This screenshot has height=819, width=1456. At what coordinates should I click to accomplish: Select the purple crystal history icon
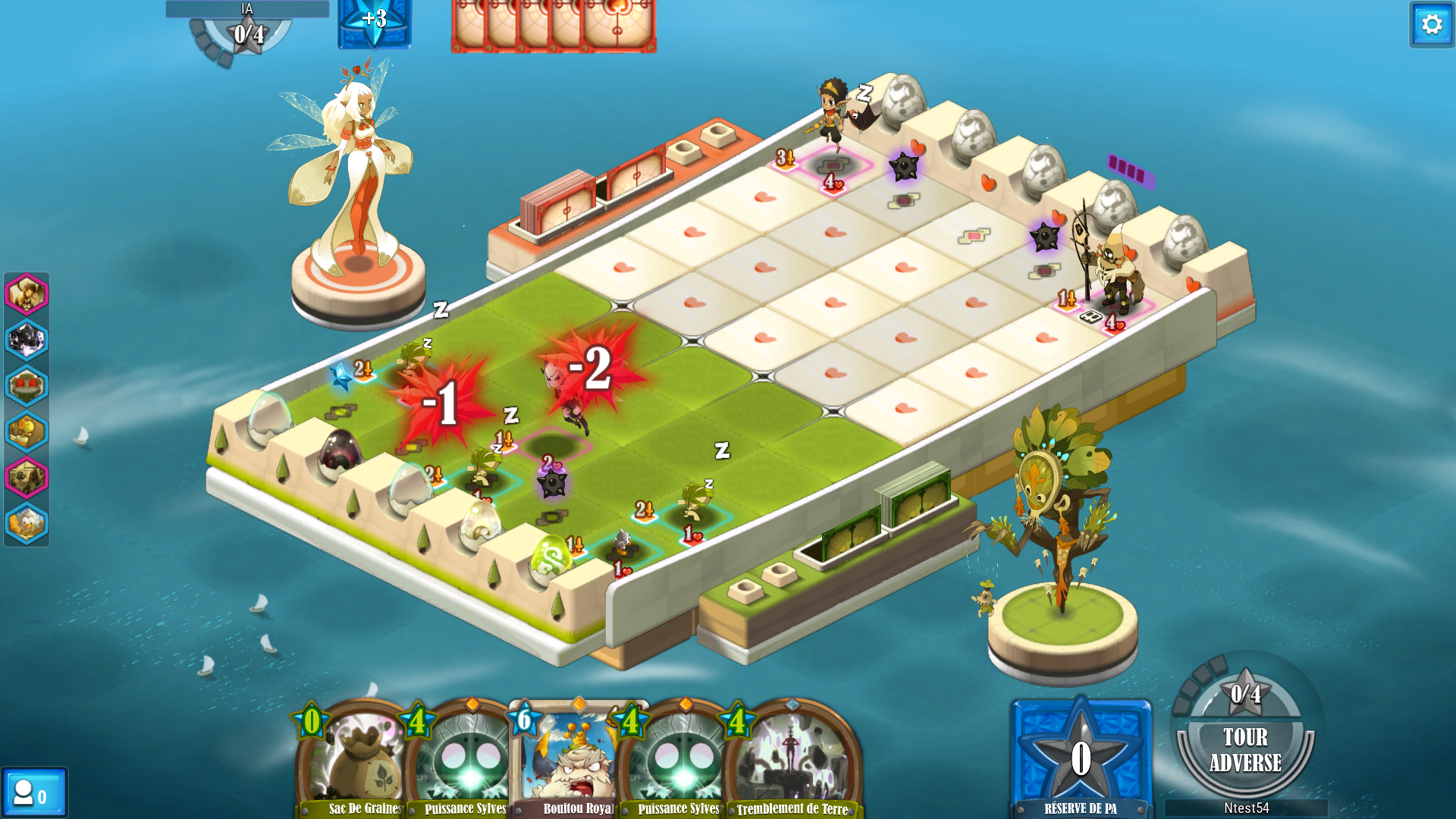[x=27, y=340]
